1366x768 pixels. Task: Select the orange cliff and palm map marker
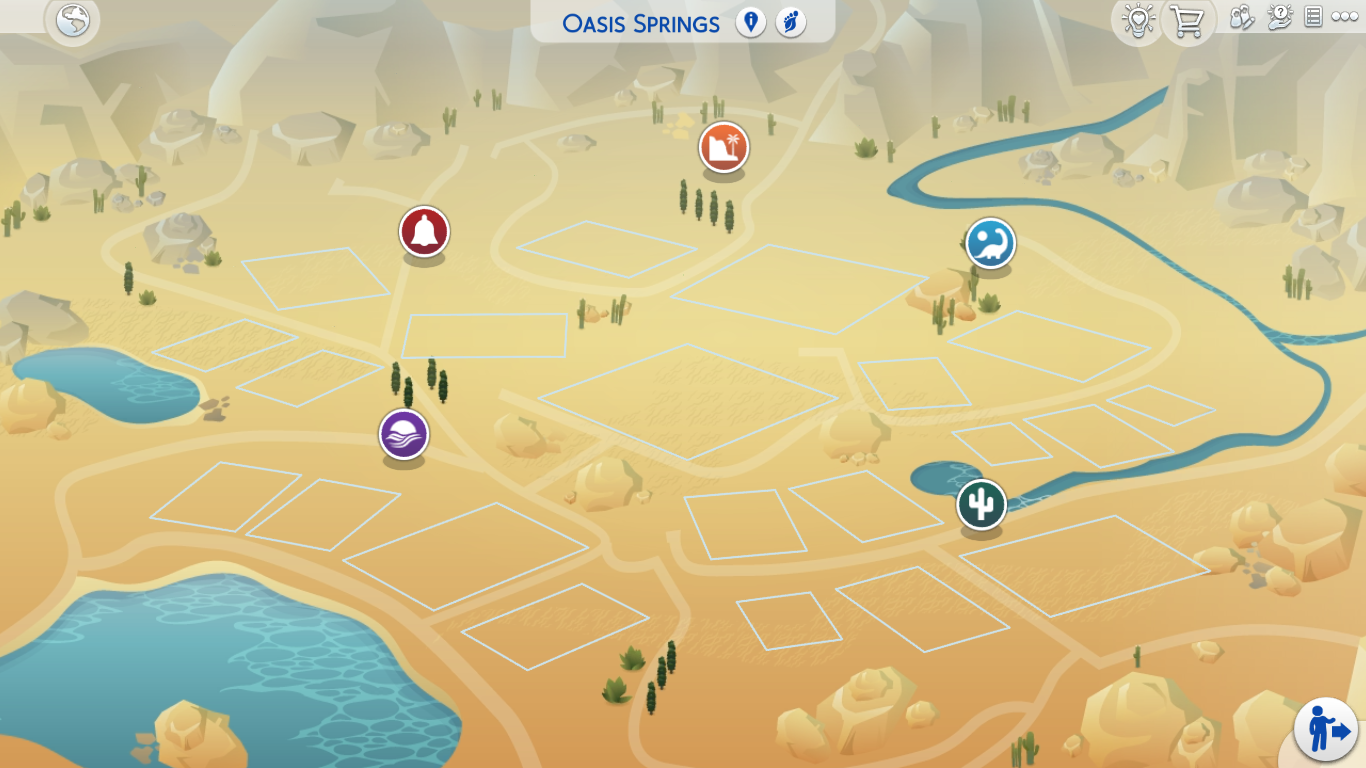click(x=724, y=148)
